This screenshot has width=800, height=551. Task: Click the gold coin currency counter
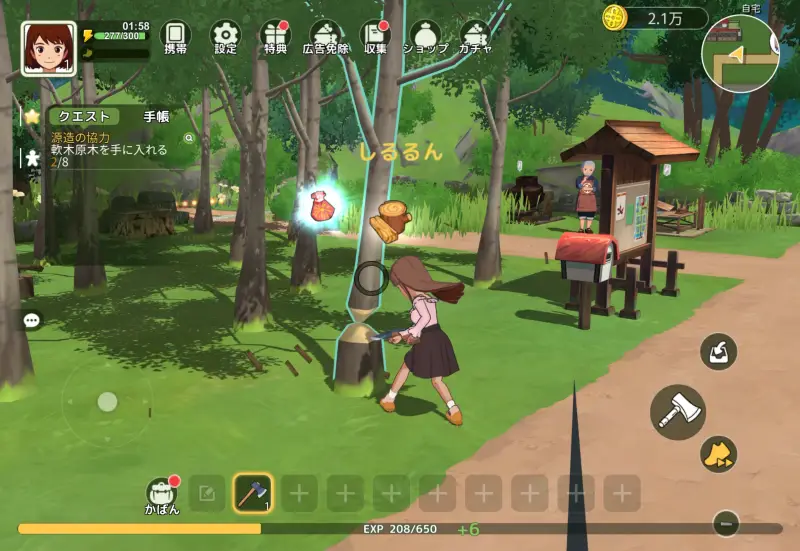click(655, 18)
